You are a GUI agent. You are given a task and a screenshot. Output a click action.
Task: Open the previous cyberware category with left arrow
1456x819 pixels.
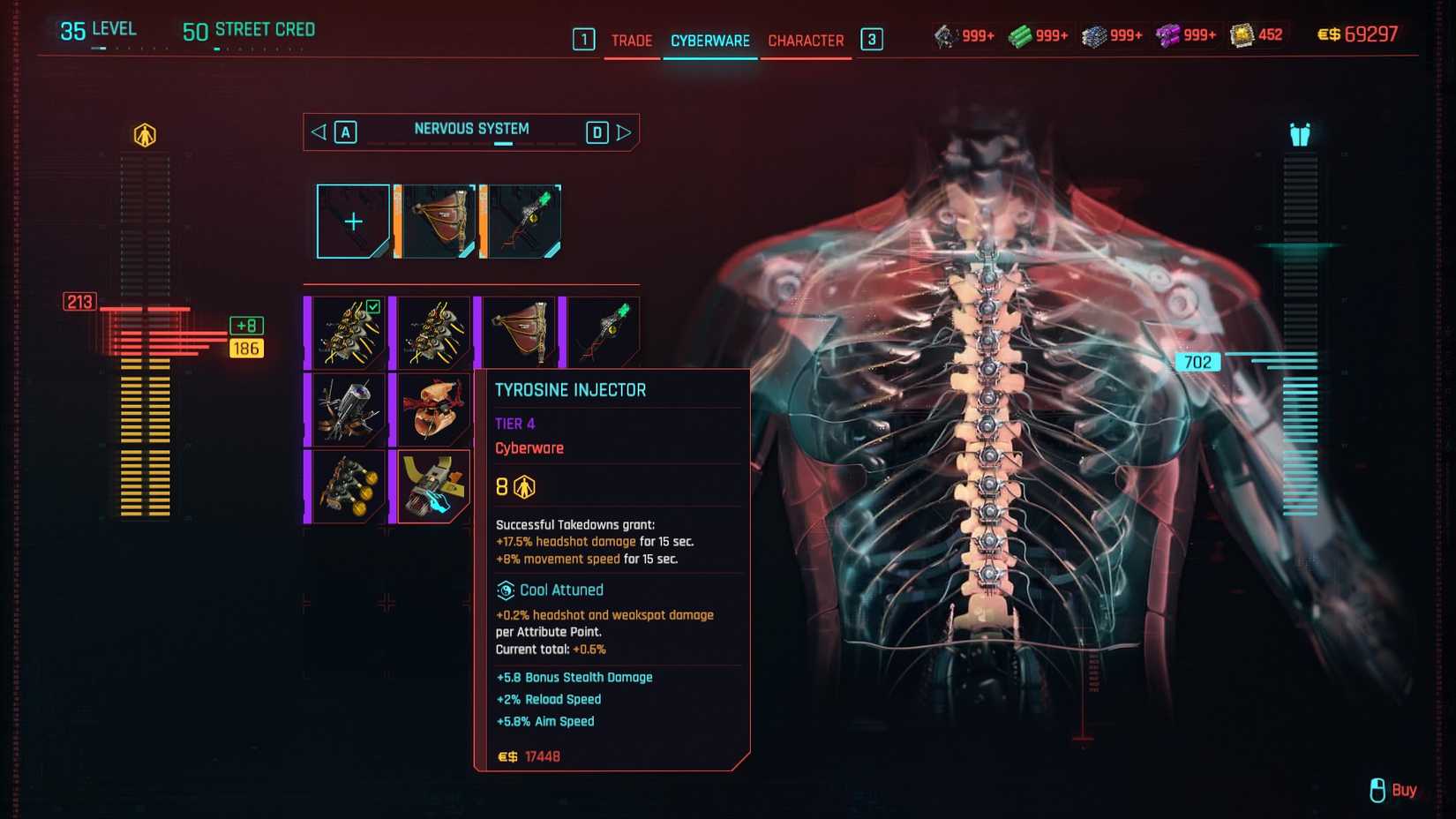coord(319,131)
